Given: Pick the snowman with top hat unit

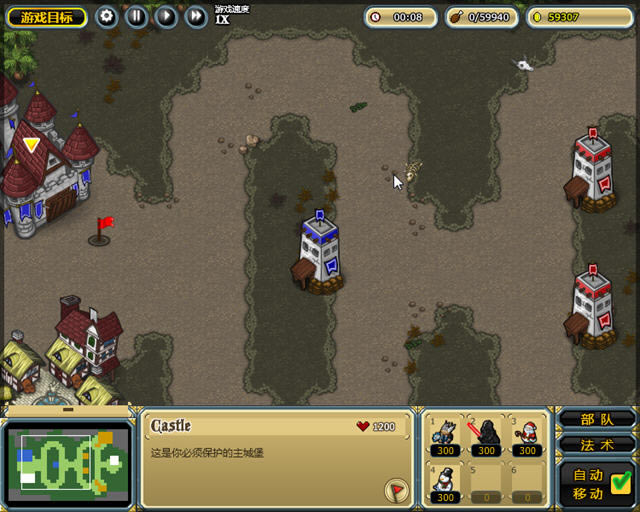Looking at the screenshot, I should tap(444, 482).
